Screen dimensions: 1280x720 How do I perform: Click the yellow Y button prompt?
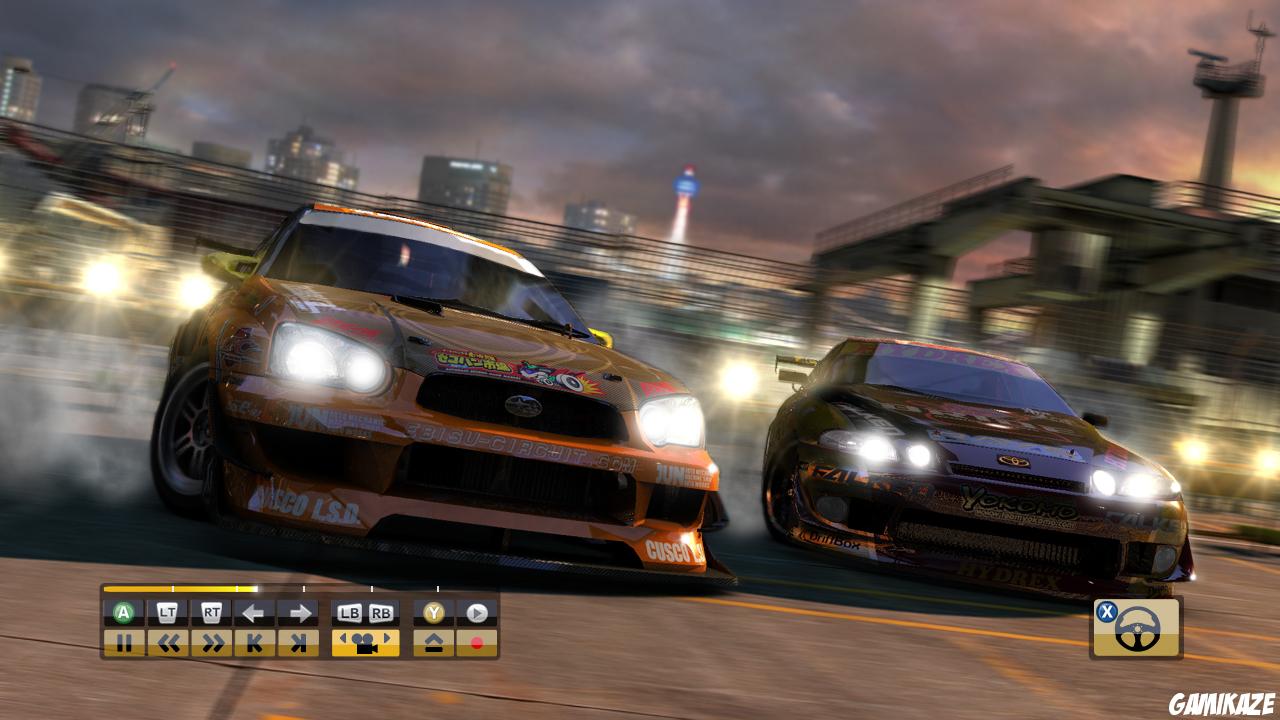click(x=434, y=612)
